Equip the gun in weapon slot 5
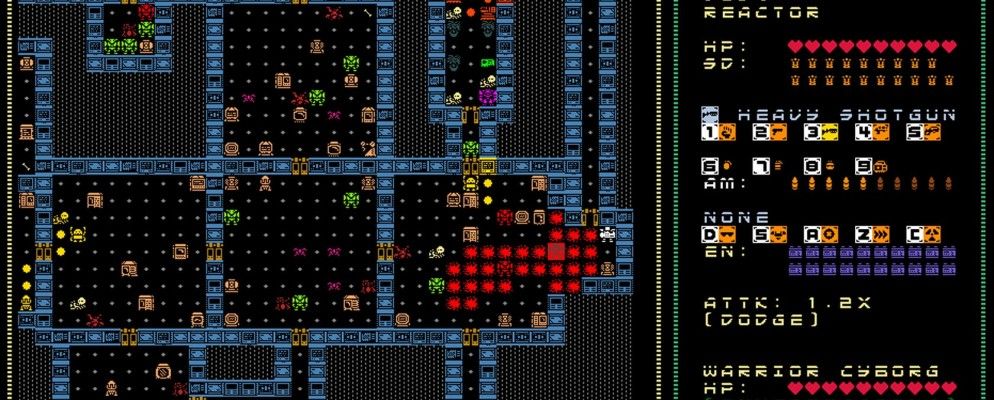The image size is (994, 400). [x=930, y=132]
